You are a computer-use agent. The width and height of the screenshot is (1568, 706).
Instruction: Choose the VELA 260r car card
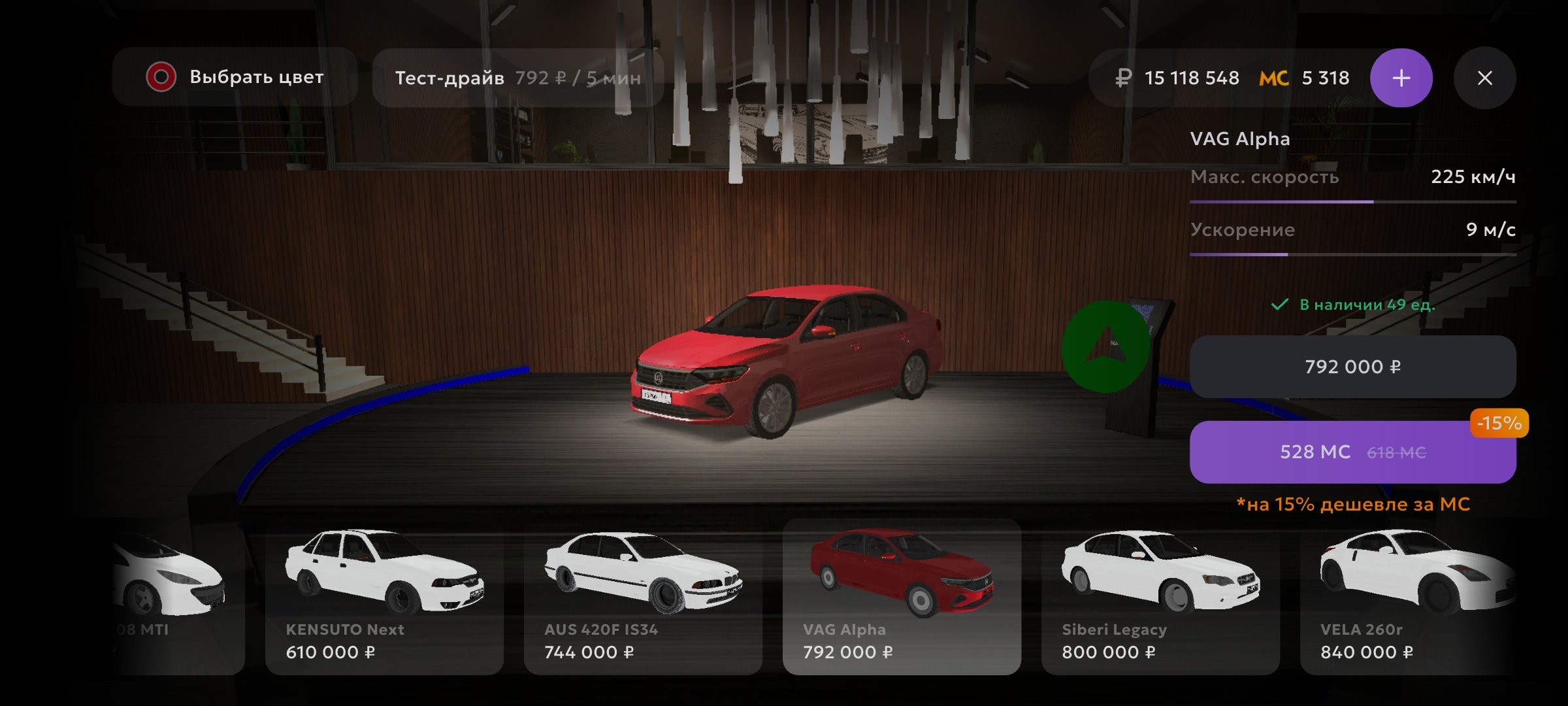1411,596
